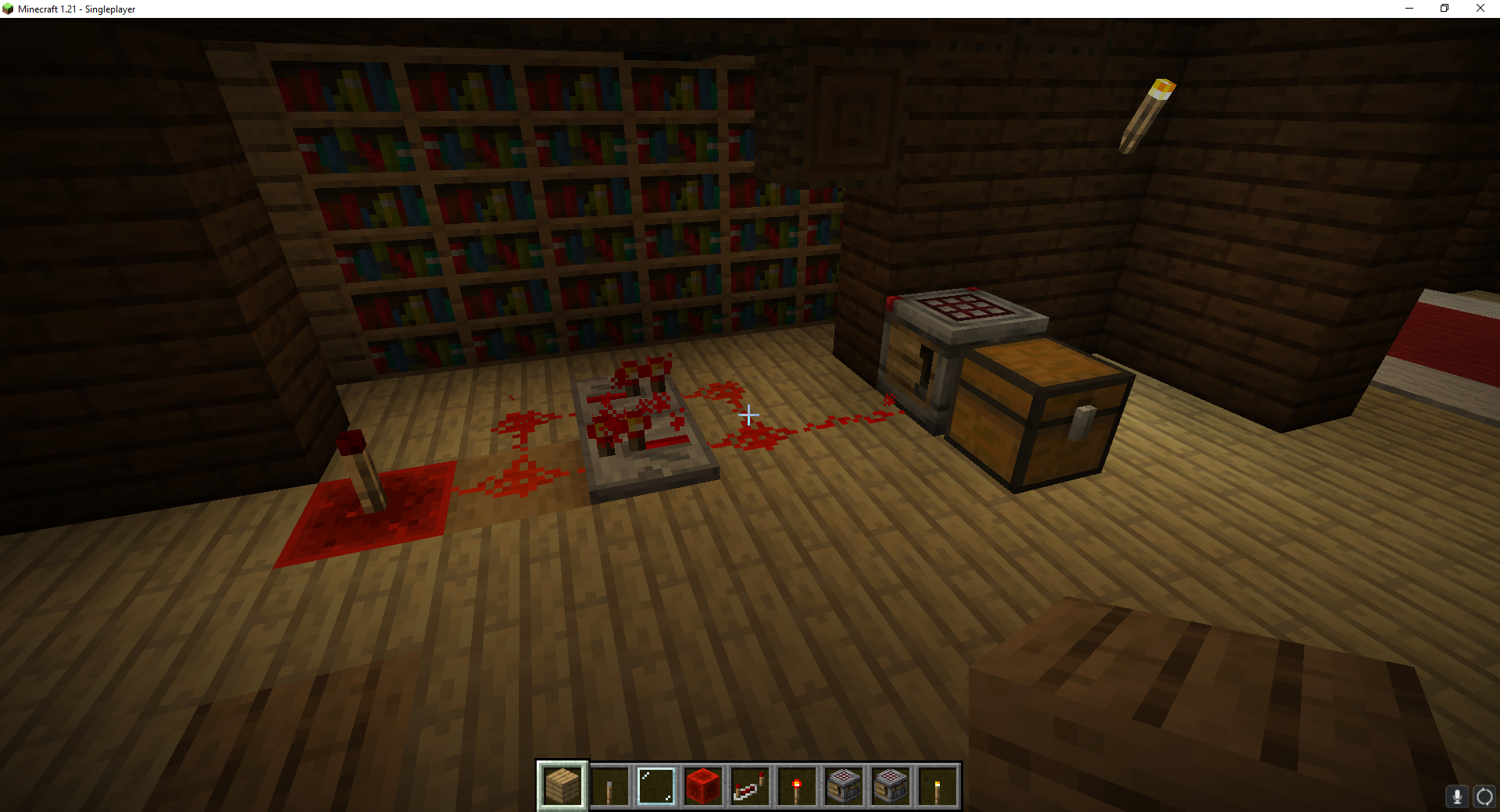Select the redstone torch in the hotbar
Viewport: 1500px width, 812px height.
click(x=797, y=785)
